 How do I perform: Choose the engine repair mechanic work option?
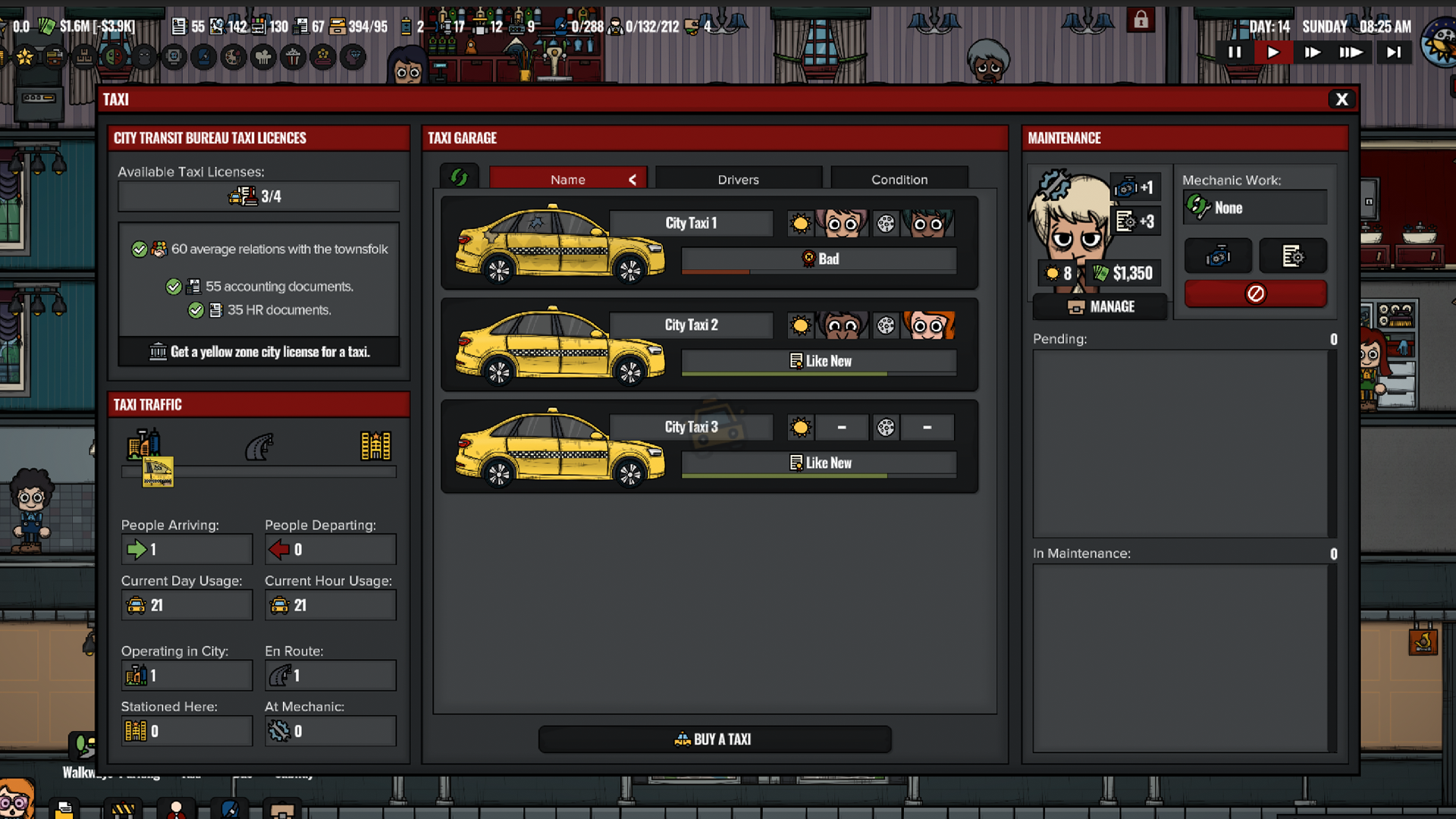(1218, 256)
